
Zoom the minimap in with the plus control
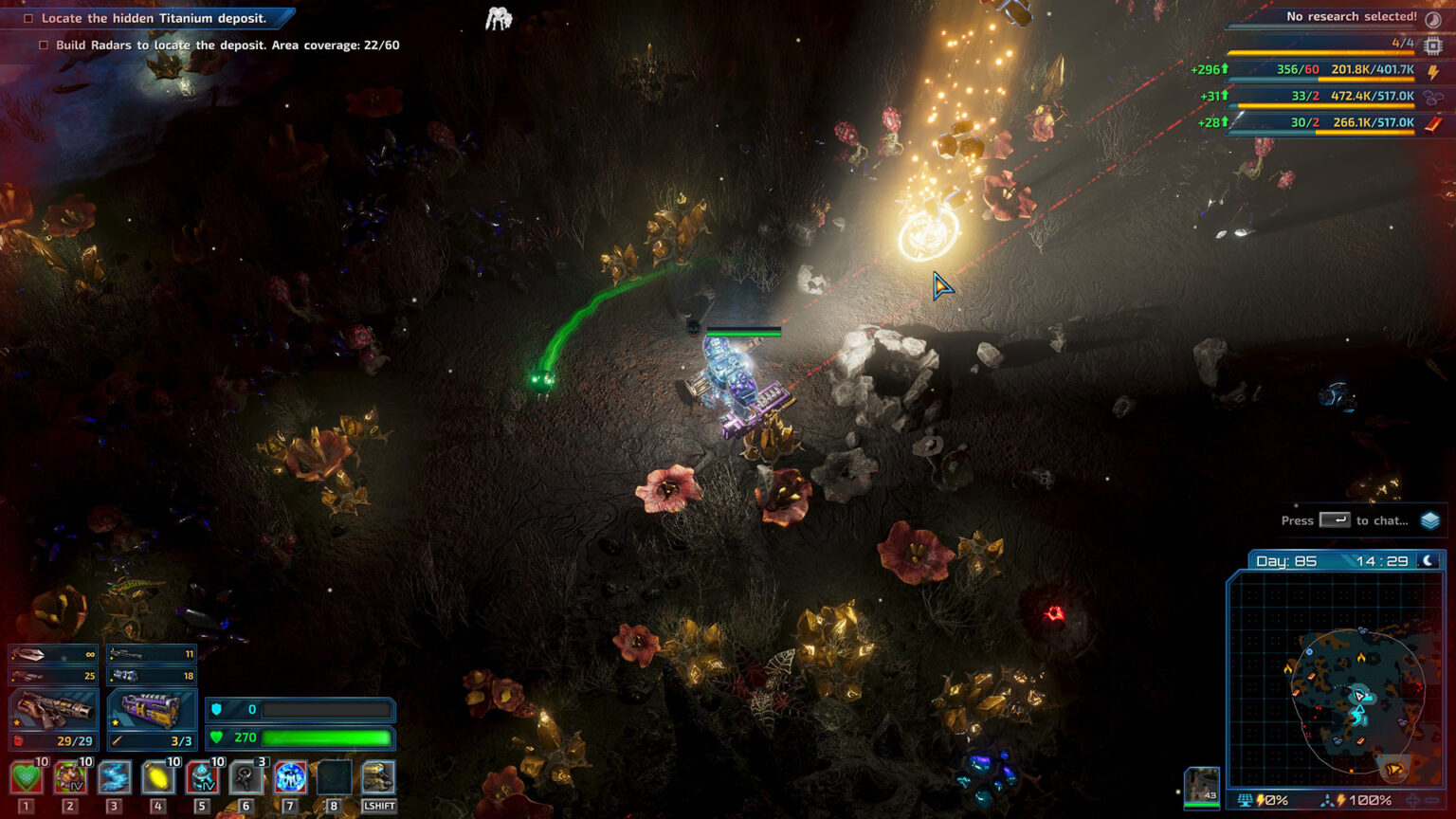pyautogui.click(x=1411, y=798)
